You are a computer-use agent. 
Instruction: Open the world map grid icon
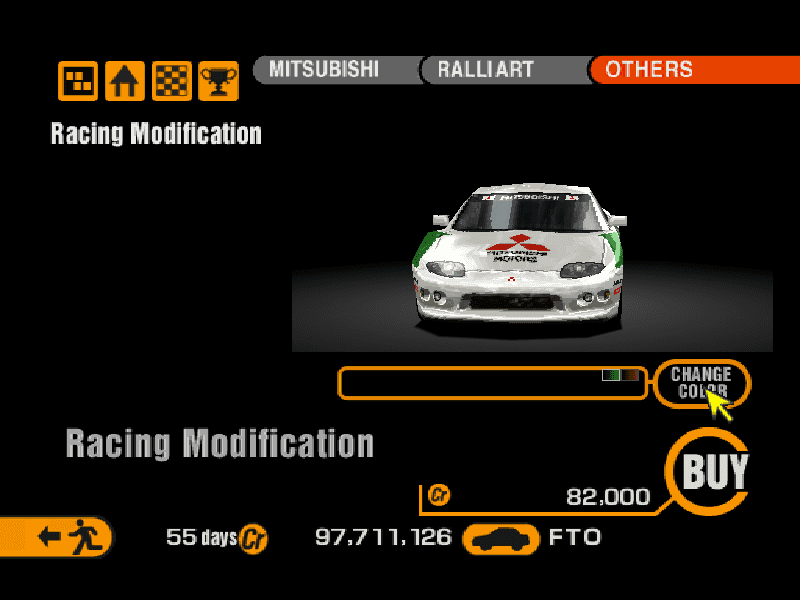(78, 81)
